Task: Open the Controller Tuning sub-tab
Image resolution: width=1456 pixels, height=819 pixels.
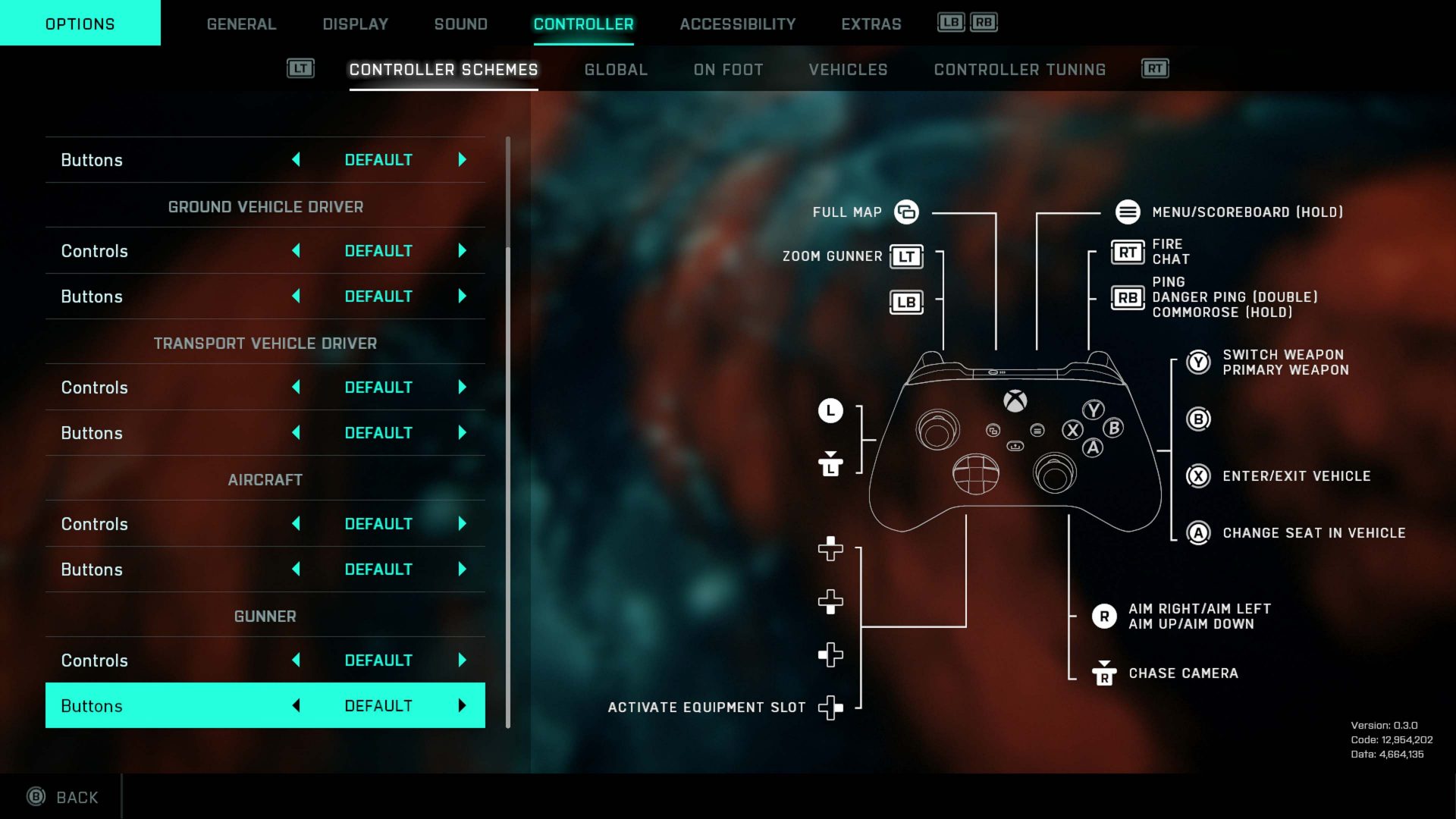Action: pos(1019,70)
